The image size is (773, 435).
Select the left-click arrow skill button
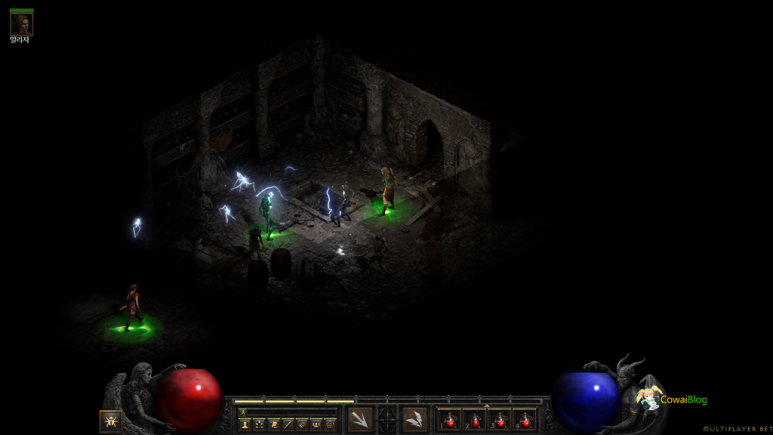tap(360, 420)
